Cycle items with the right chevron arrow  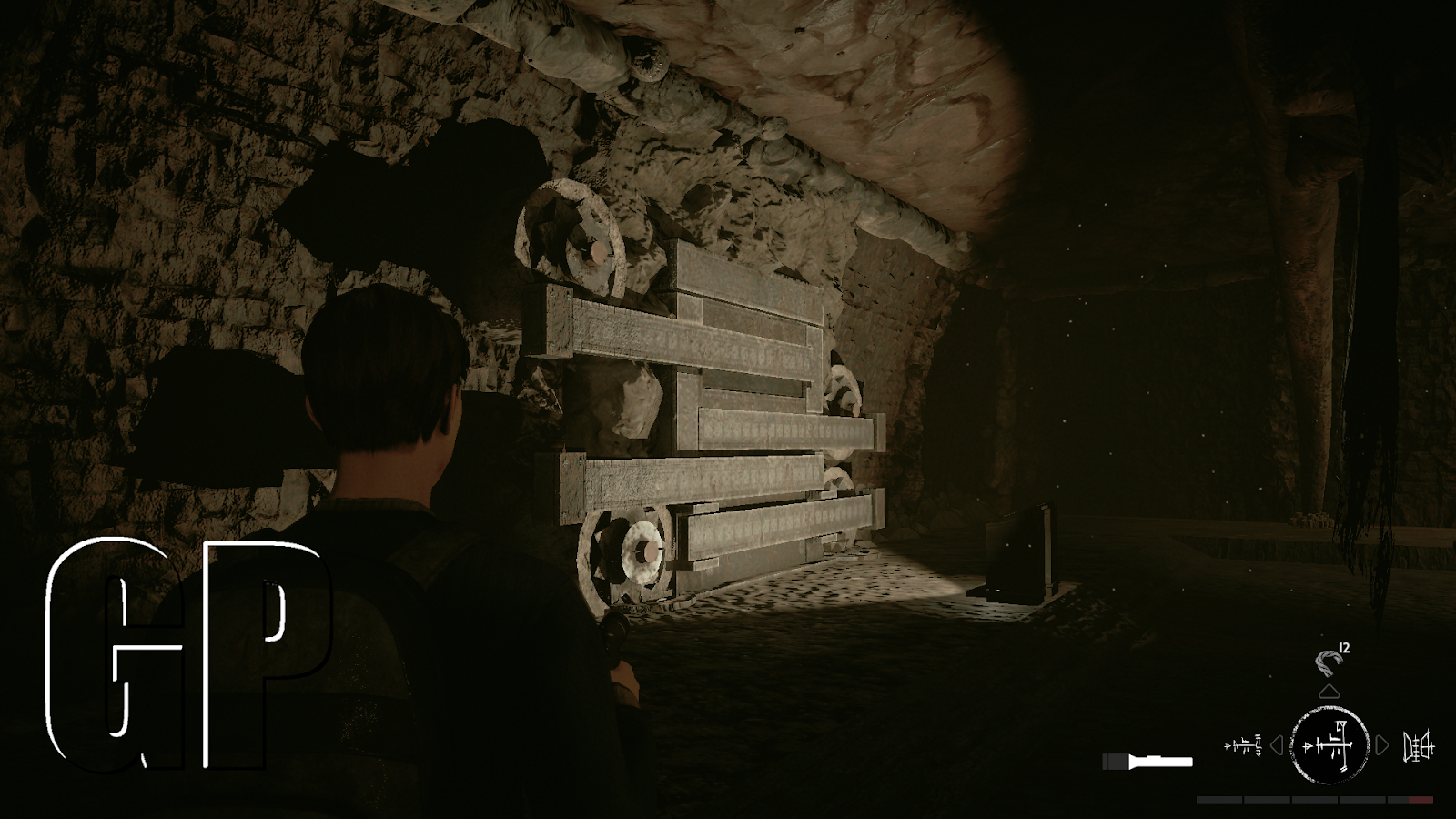tap(1380, 745)
